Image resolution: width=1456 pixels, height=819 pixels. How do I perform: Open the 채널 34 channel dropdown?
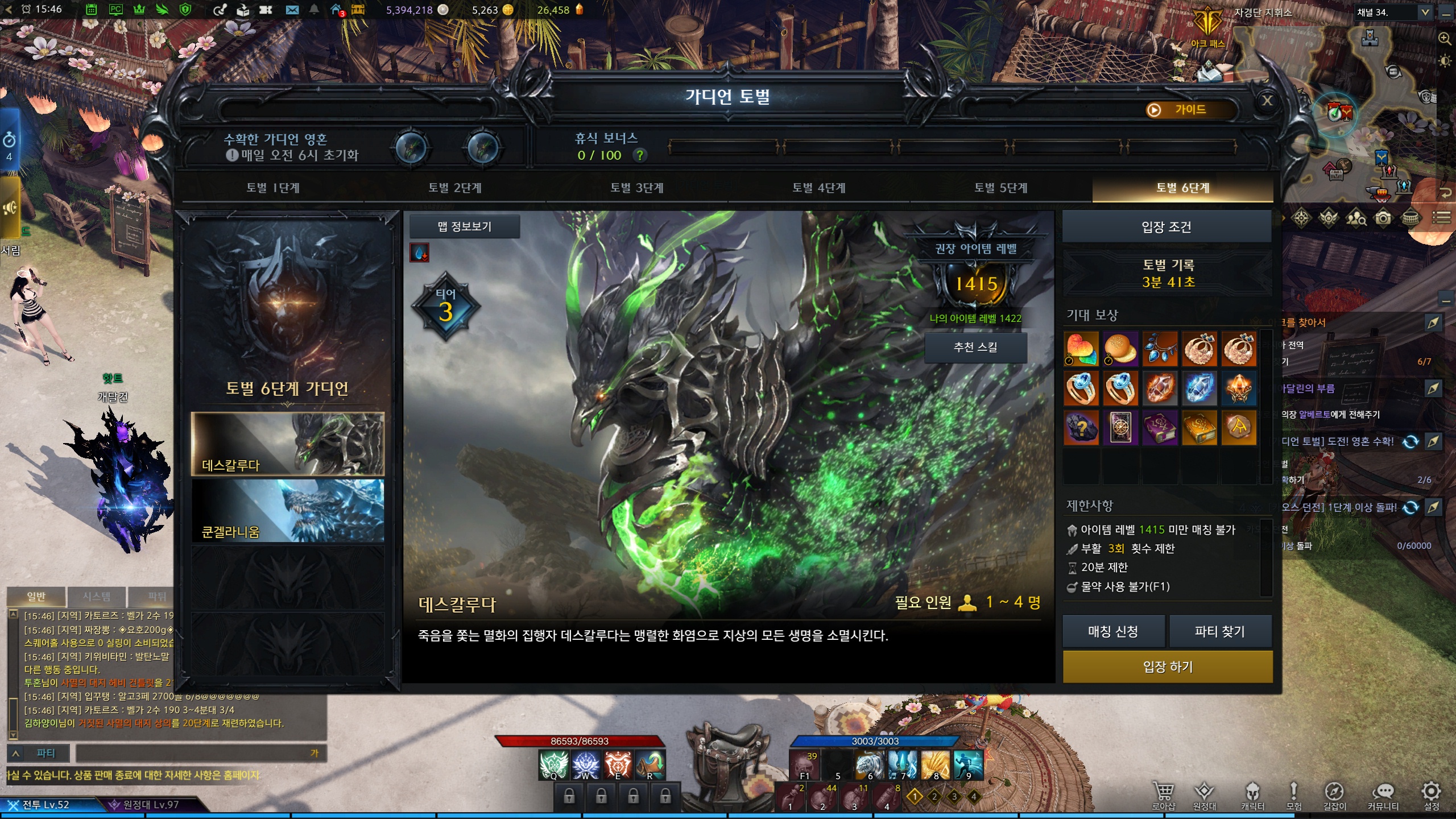[x=1425, y=13]
